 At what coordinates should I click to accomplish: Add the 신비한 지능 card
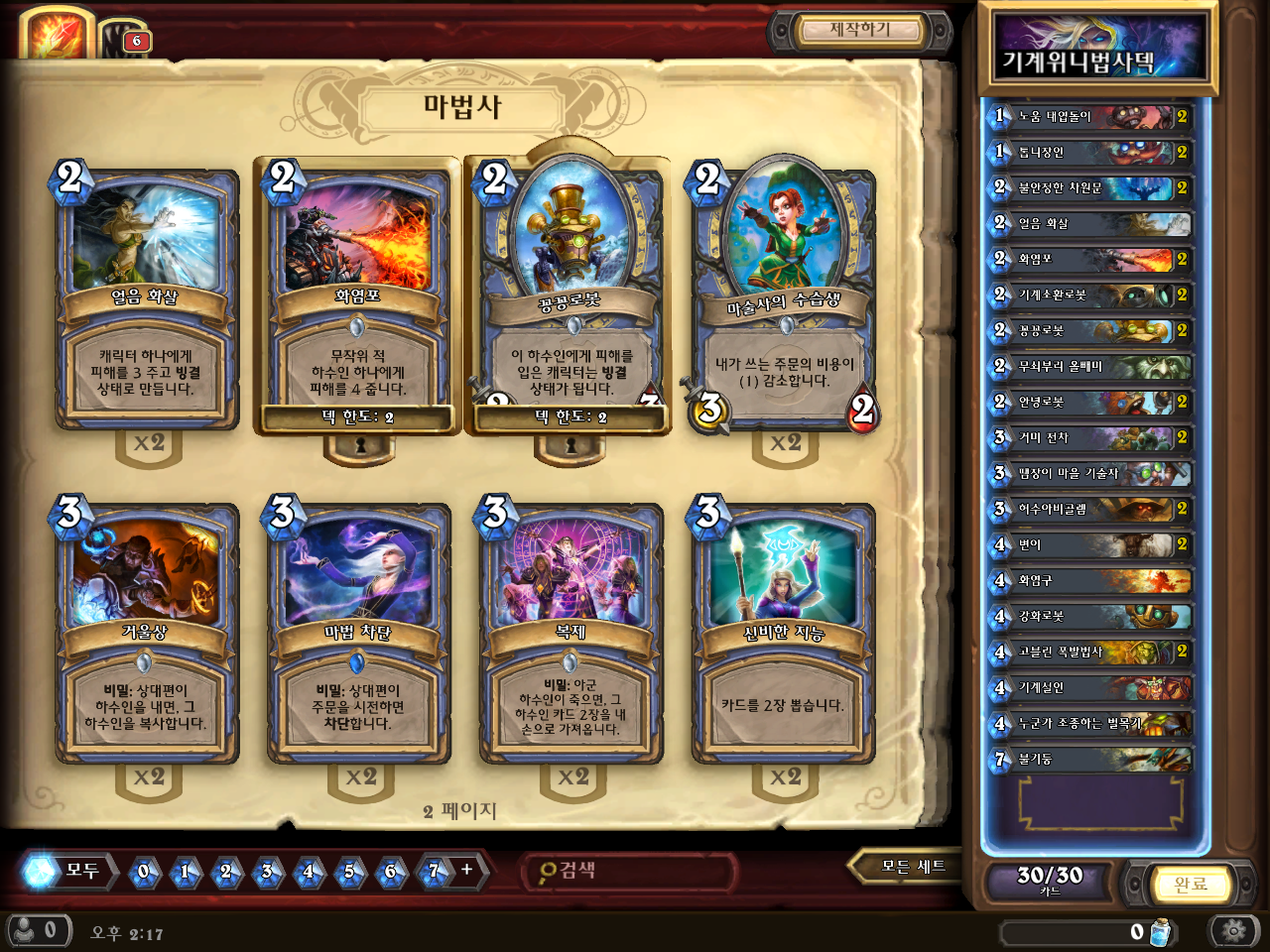(784, 633)
